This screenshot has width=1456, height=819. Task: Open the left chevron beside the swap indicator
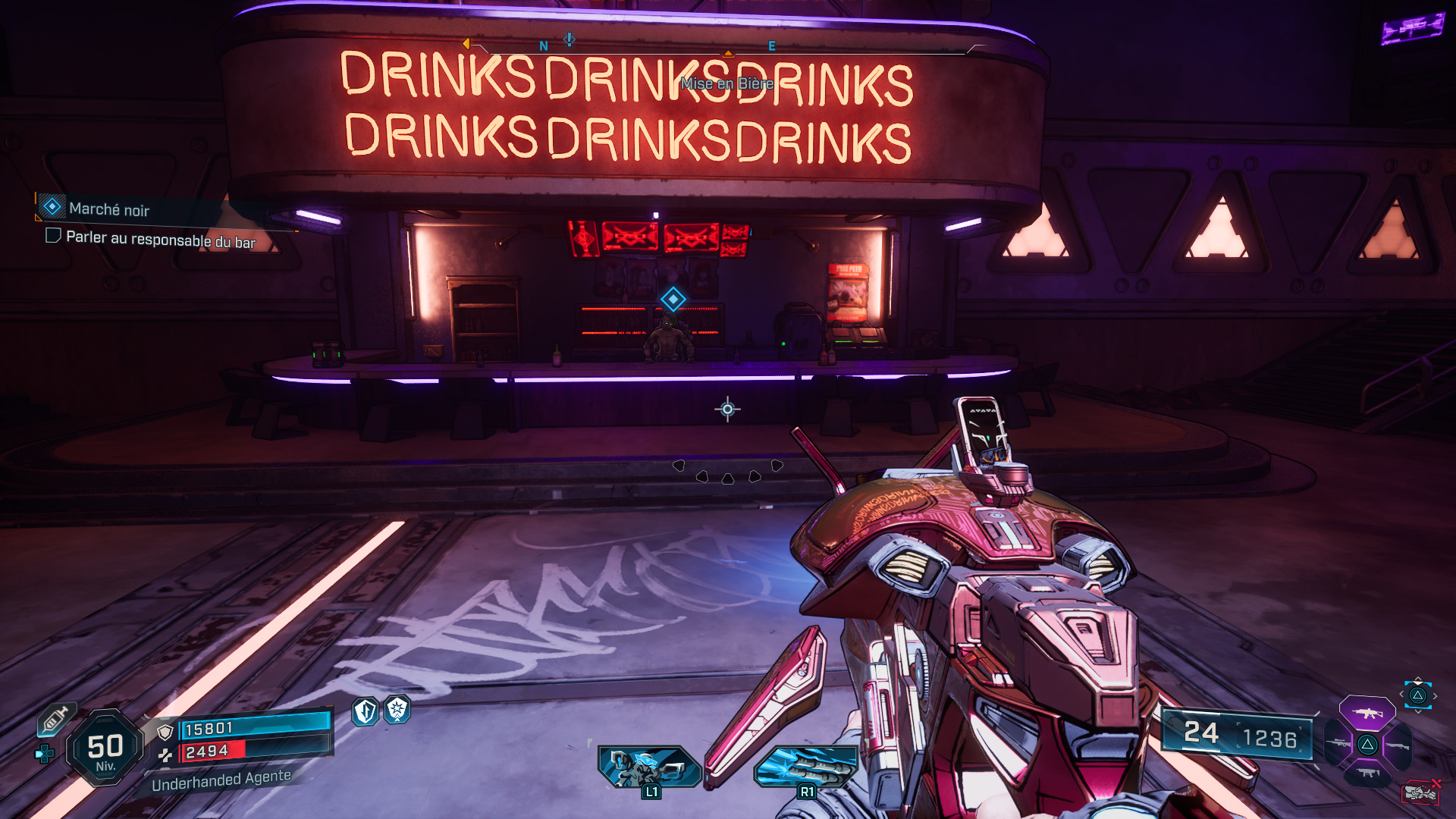[1402, 693]
